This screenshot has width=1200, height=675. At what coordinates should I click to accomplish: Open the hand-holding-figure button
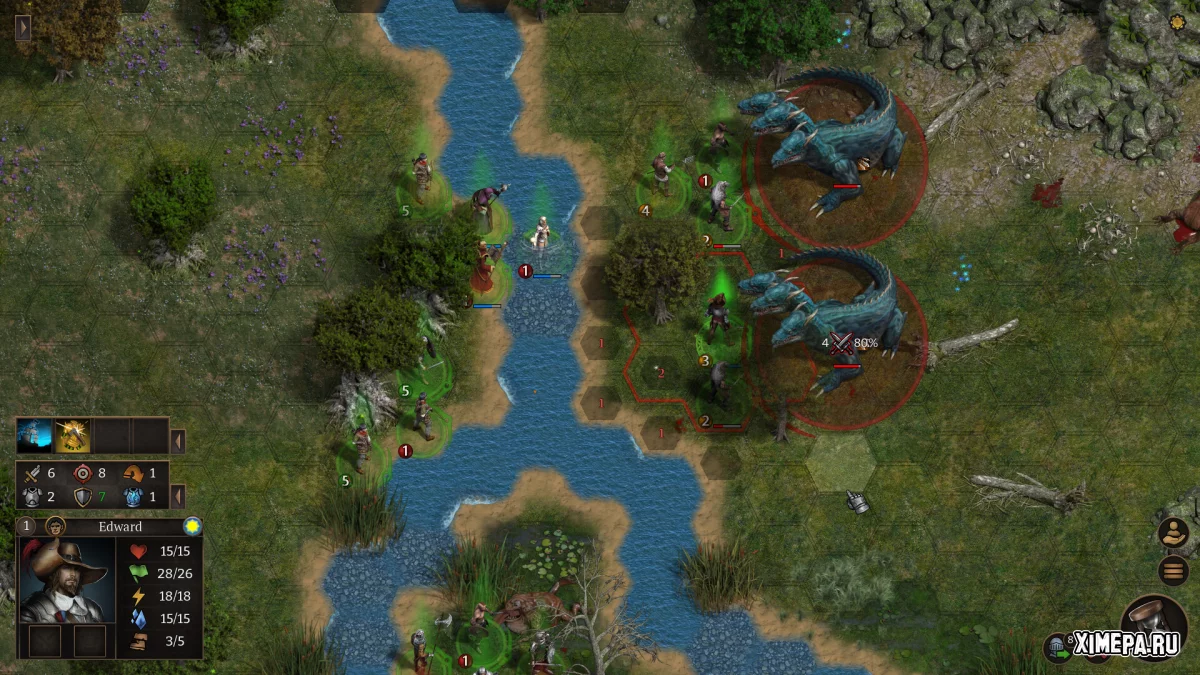[x=1173, y=533]
